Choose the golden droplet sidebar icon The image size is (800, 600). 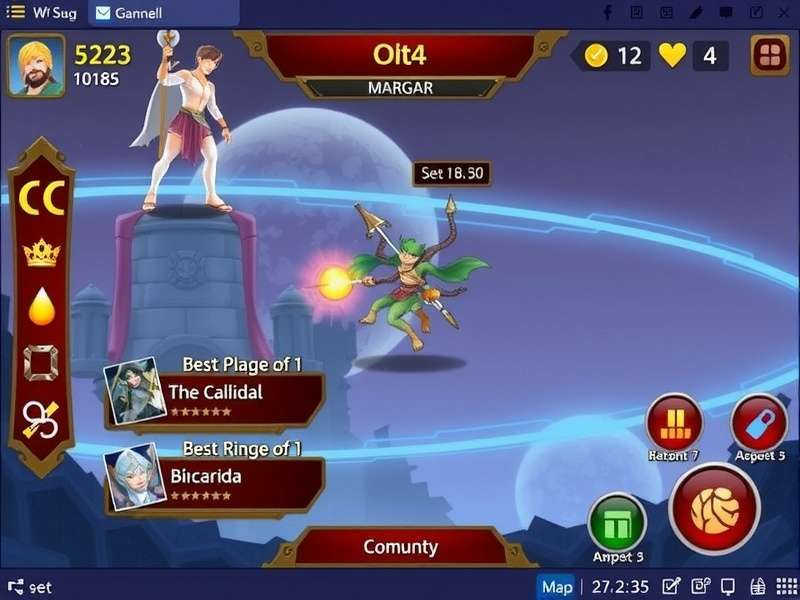[41, 307]
